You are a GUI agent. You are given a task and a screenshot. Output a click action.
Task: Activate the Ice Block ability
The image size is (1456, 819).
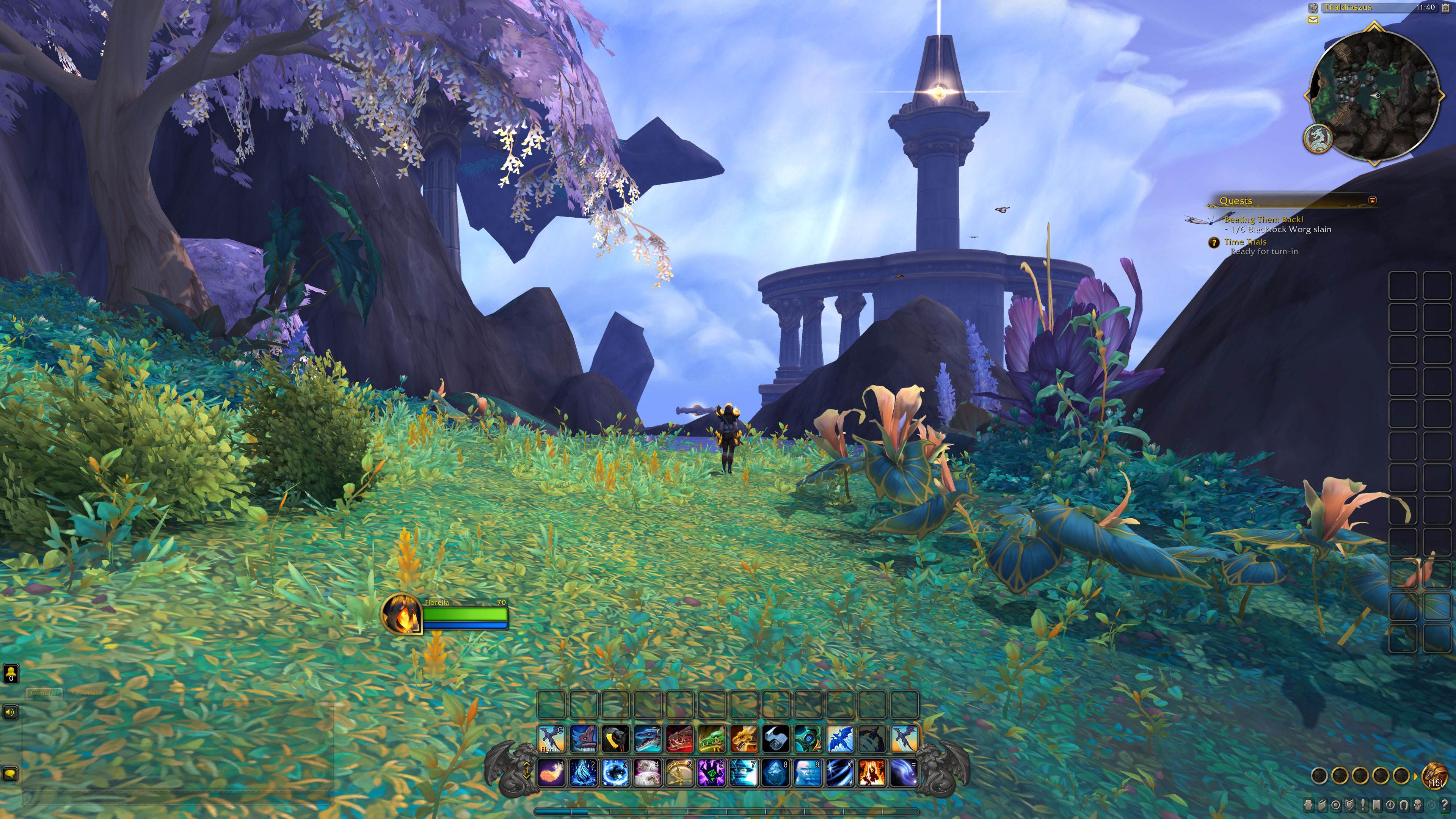(776, 772)
